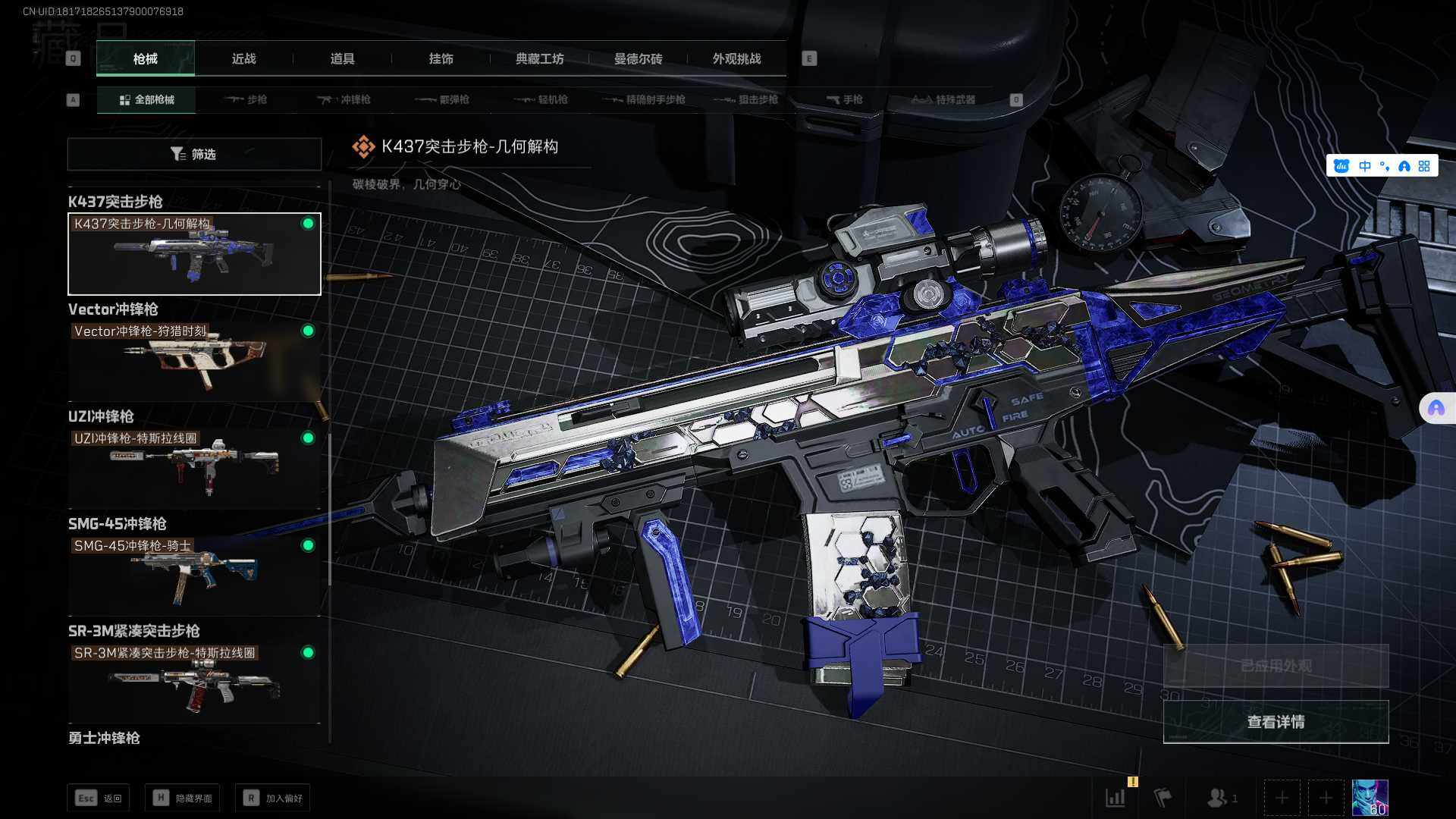Go to the 典藏工坊 tab
Image resolution: width=1456 pixels, height=819 pixels.
(x=539, y=58)
